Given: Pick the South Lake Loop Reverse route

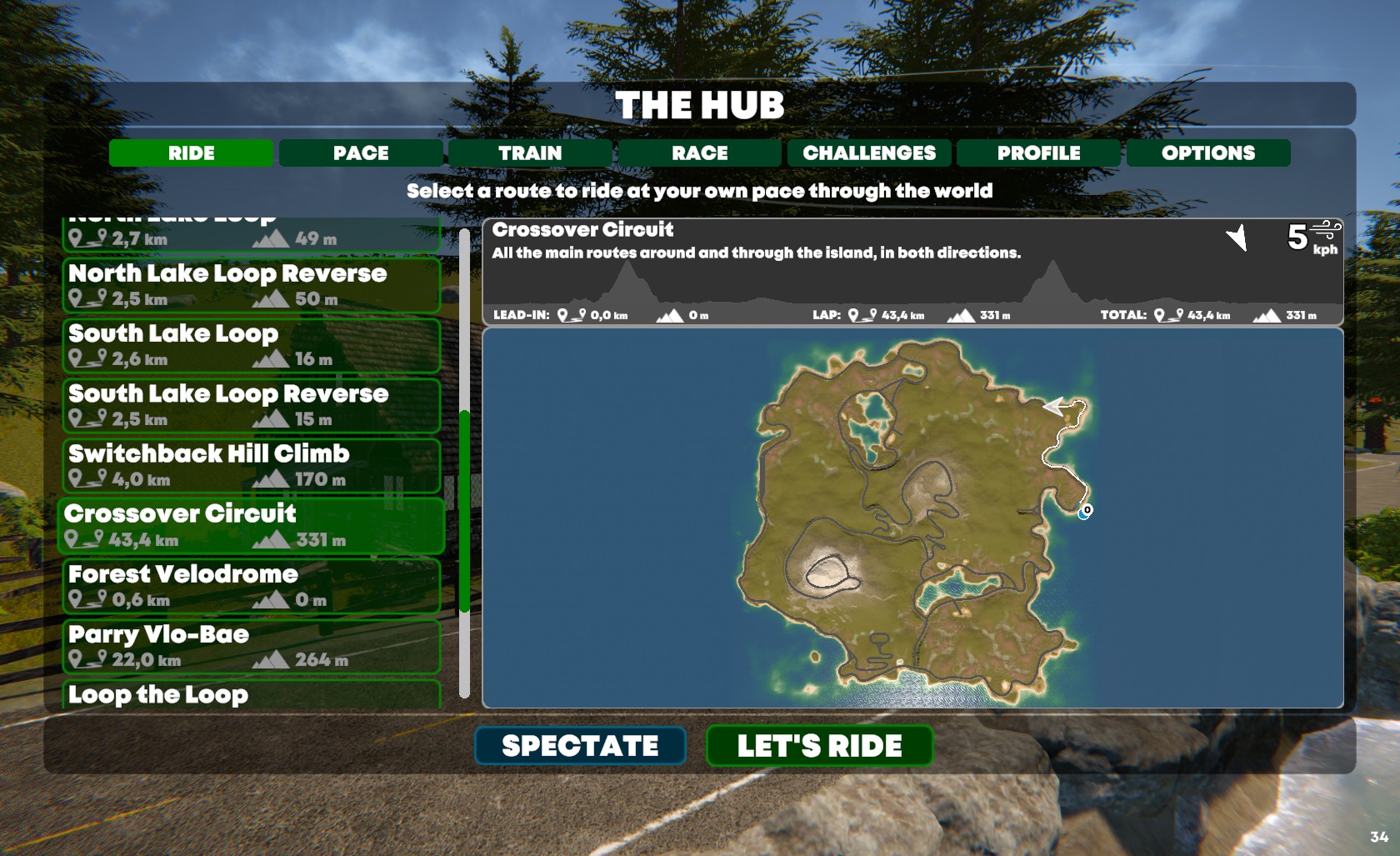Looking at the screenshot, I should click(251, 405).
